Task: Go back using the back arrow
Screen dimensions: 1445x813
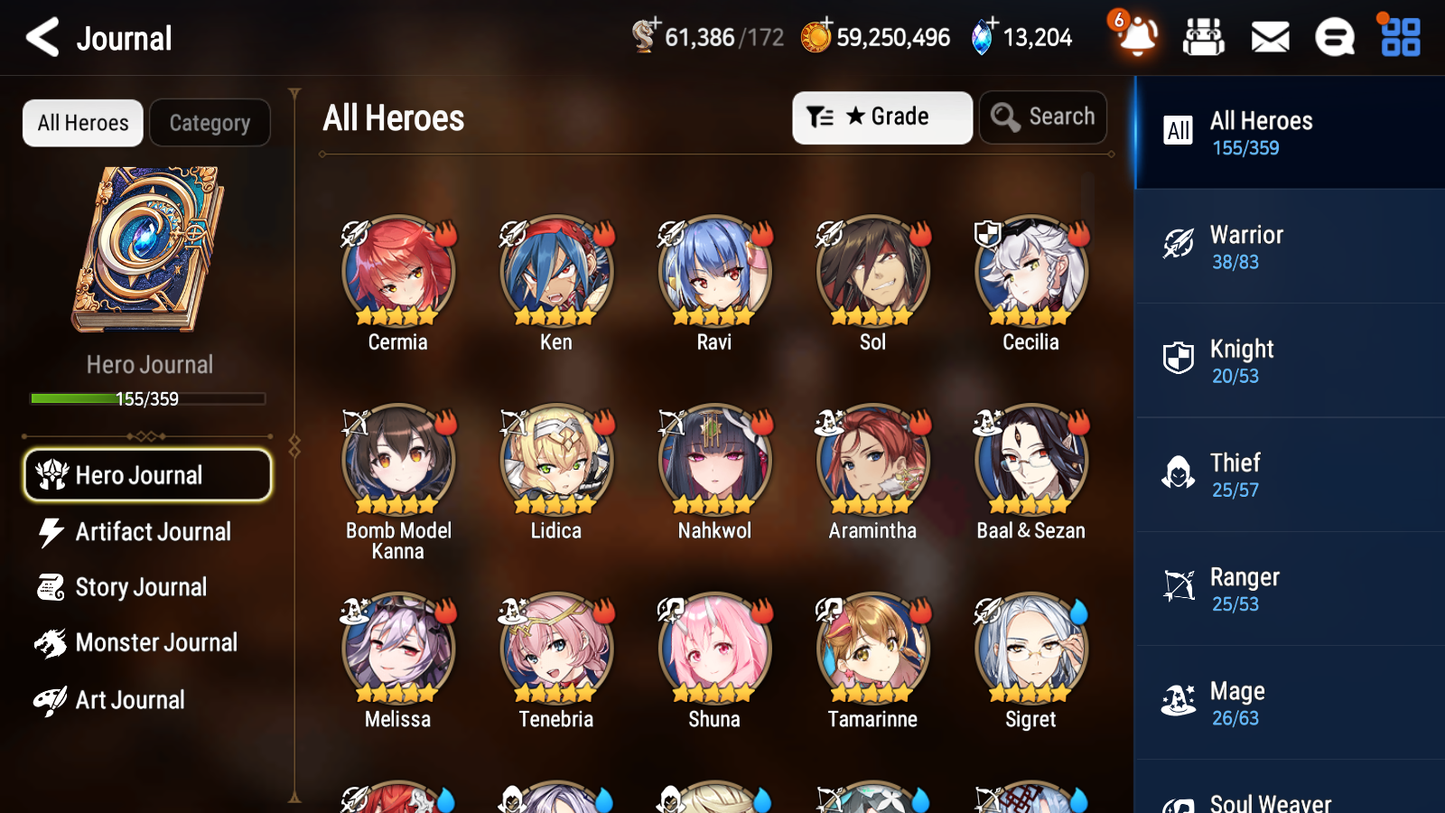Action: click(42, 36)
